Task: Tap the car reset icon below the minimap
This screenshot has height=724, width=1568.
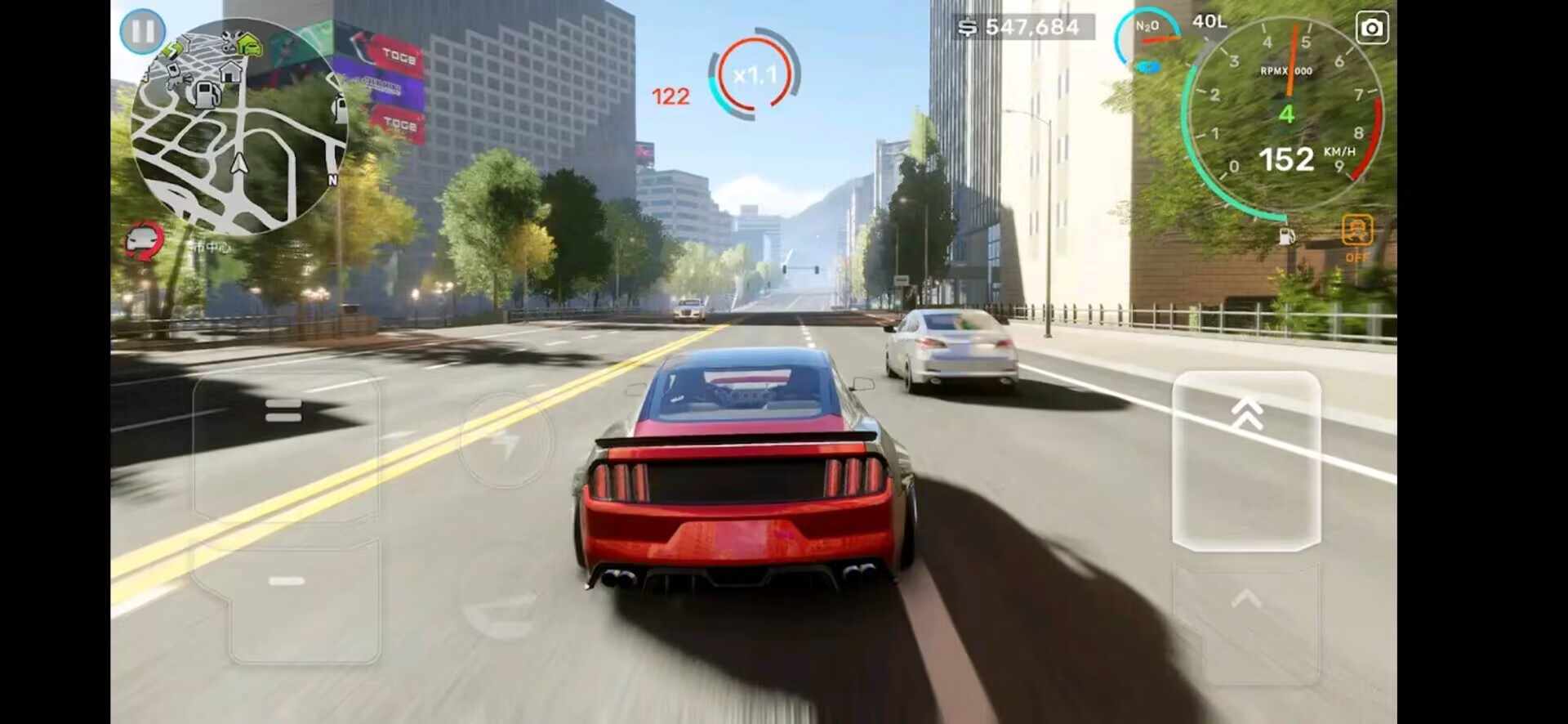Action: (x=143, y=240)
